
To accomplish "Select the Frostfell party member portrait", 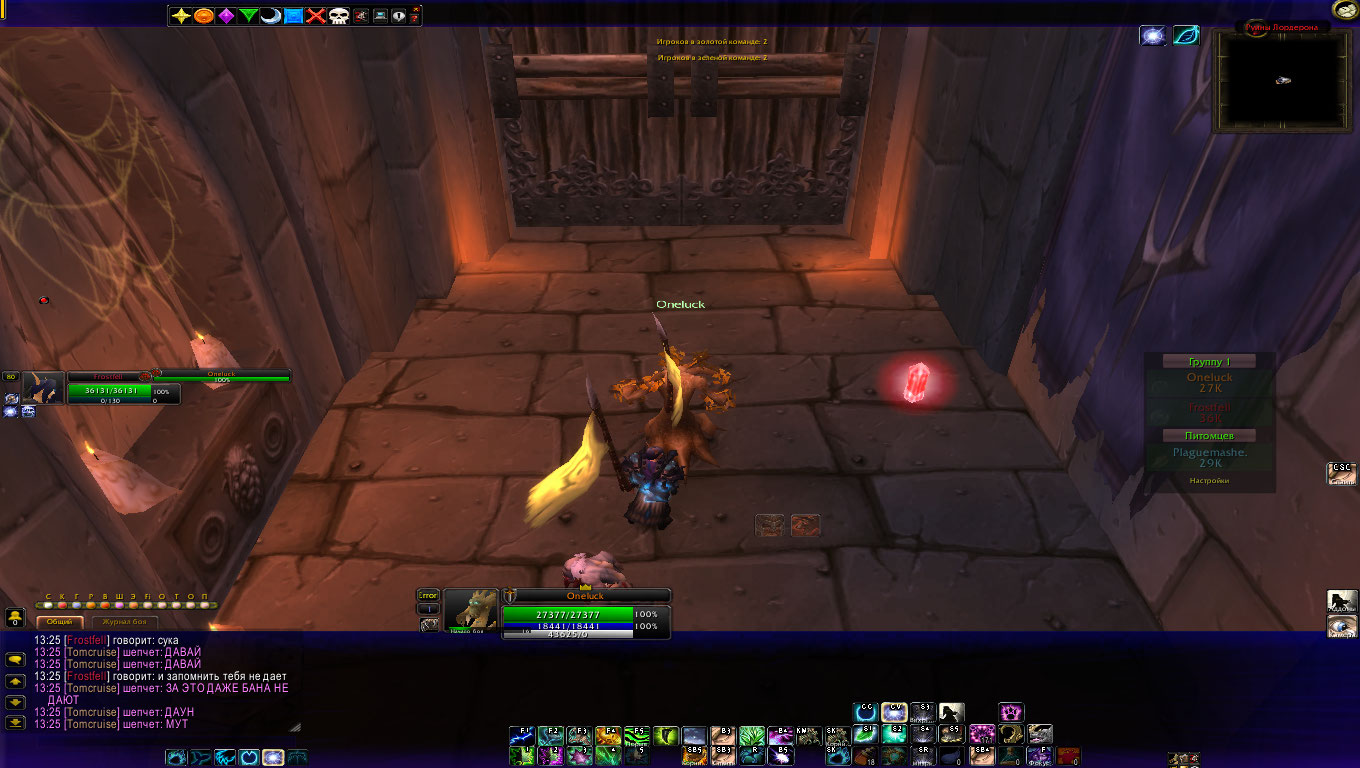I will coord(44,386).
